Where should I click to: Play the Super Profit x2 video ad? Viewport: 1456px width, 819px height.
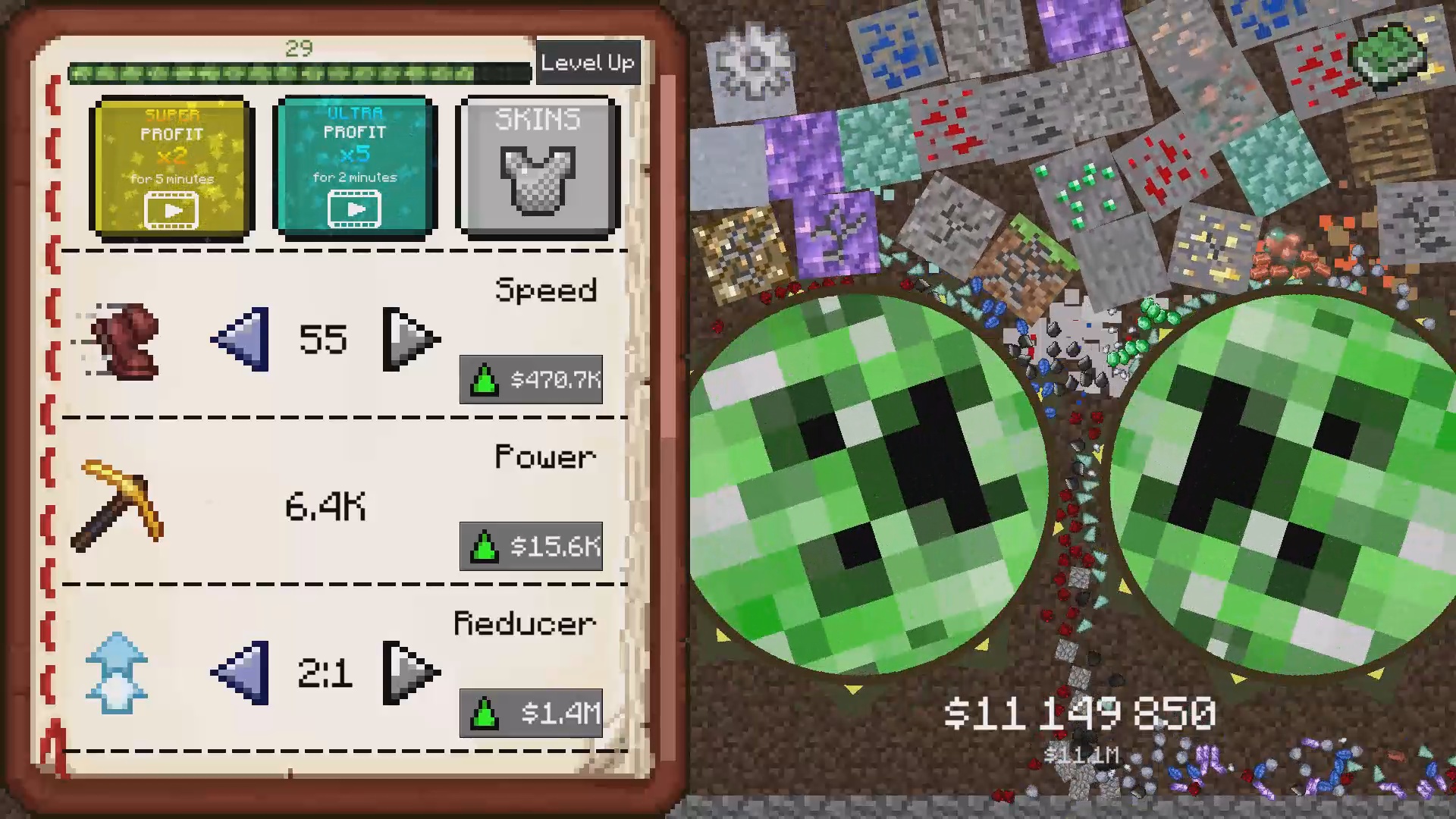click(x=171, y=210)
